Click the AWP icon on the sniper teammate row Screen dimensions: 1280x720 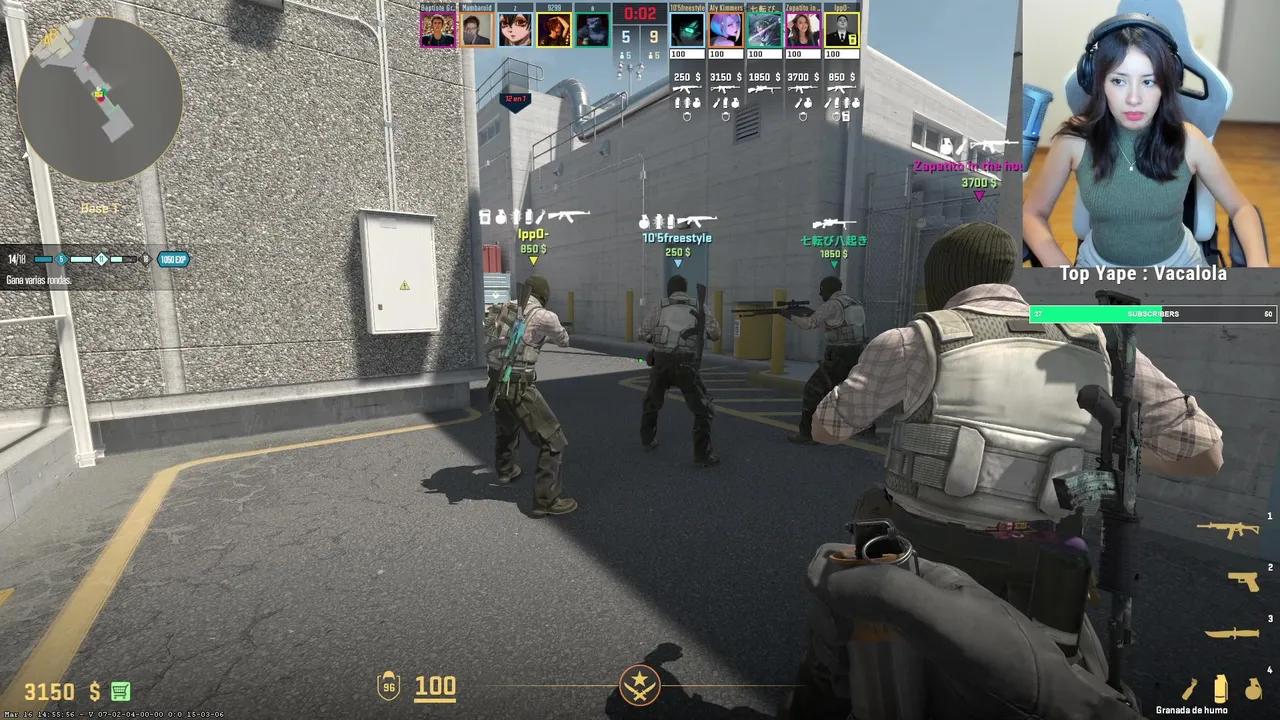[762, 90]
